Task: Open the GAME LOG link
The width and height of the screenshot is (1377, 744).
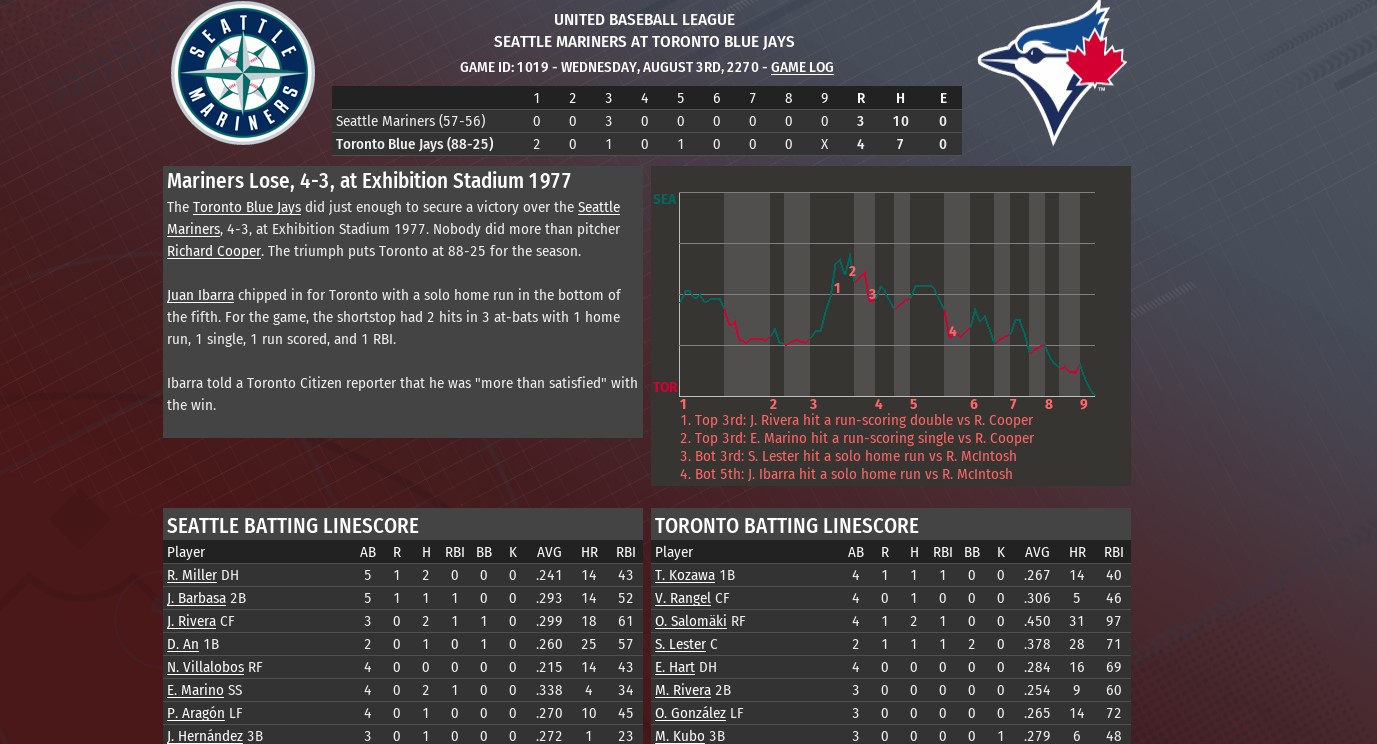Action: point(801,67)
